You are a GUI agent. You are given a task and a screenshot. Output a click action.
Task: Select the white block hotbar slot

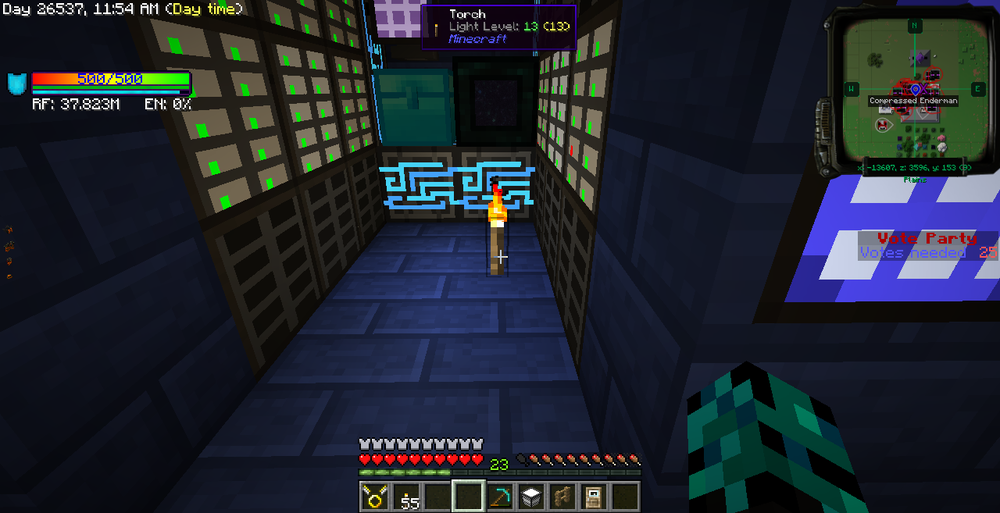point(531,496)
